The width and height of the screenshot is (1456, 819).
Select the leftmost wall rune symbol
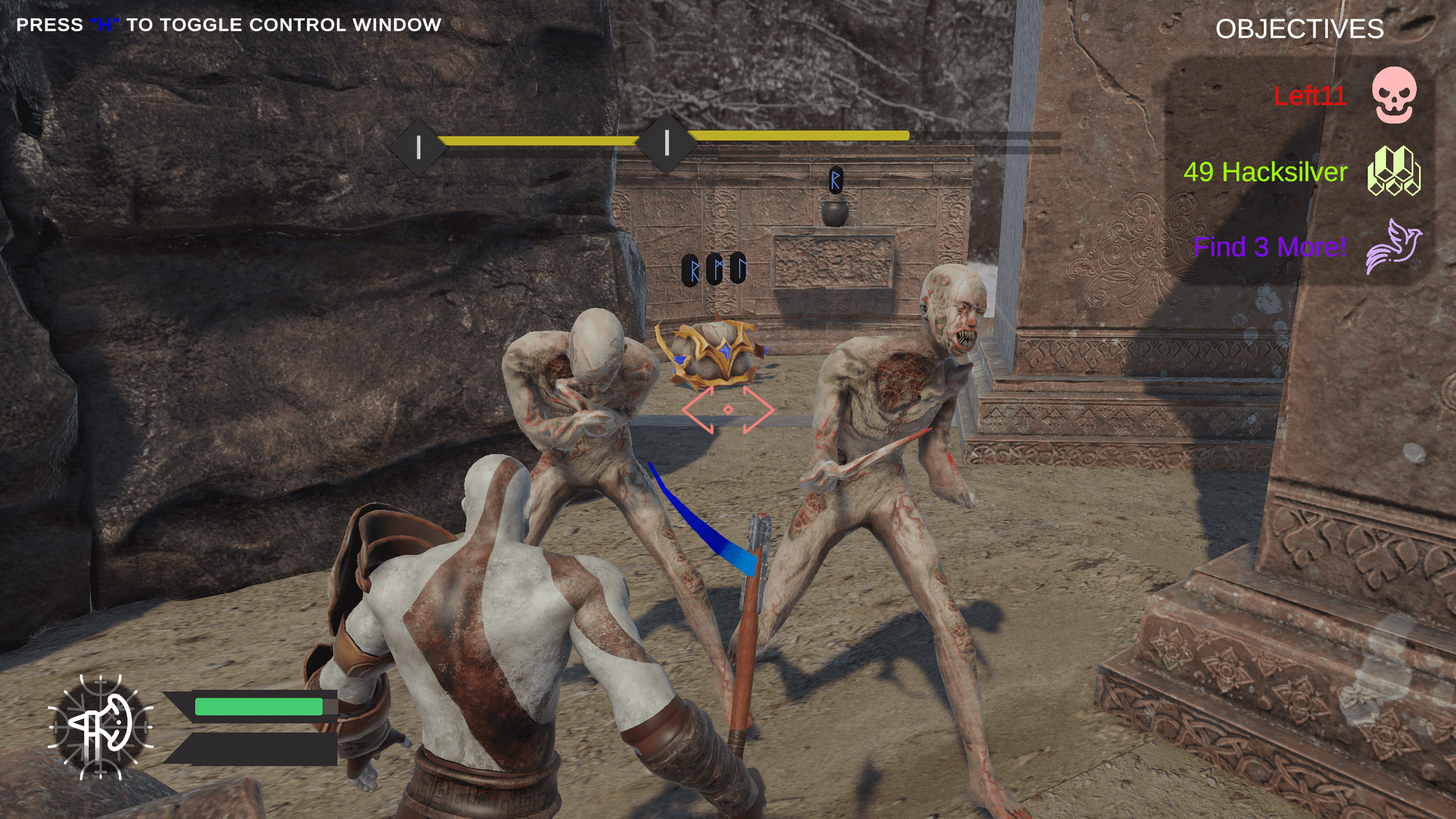pos(690,269)
